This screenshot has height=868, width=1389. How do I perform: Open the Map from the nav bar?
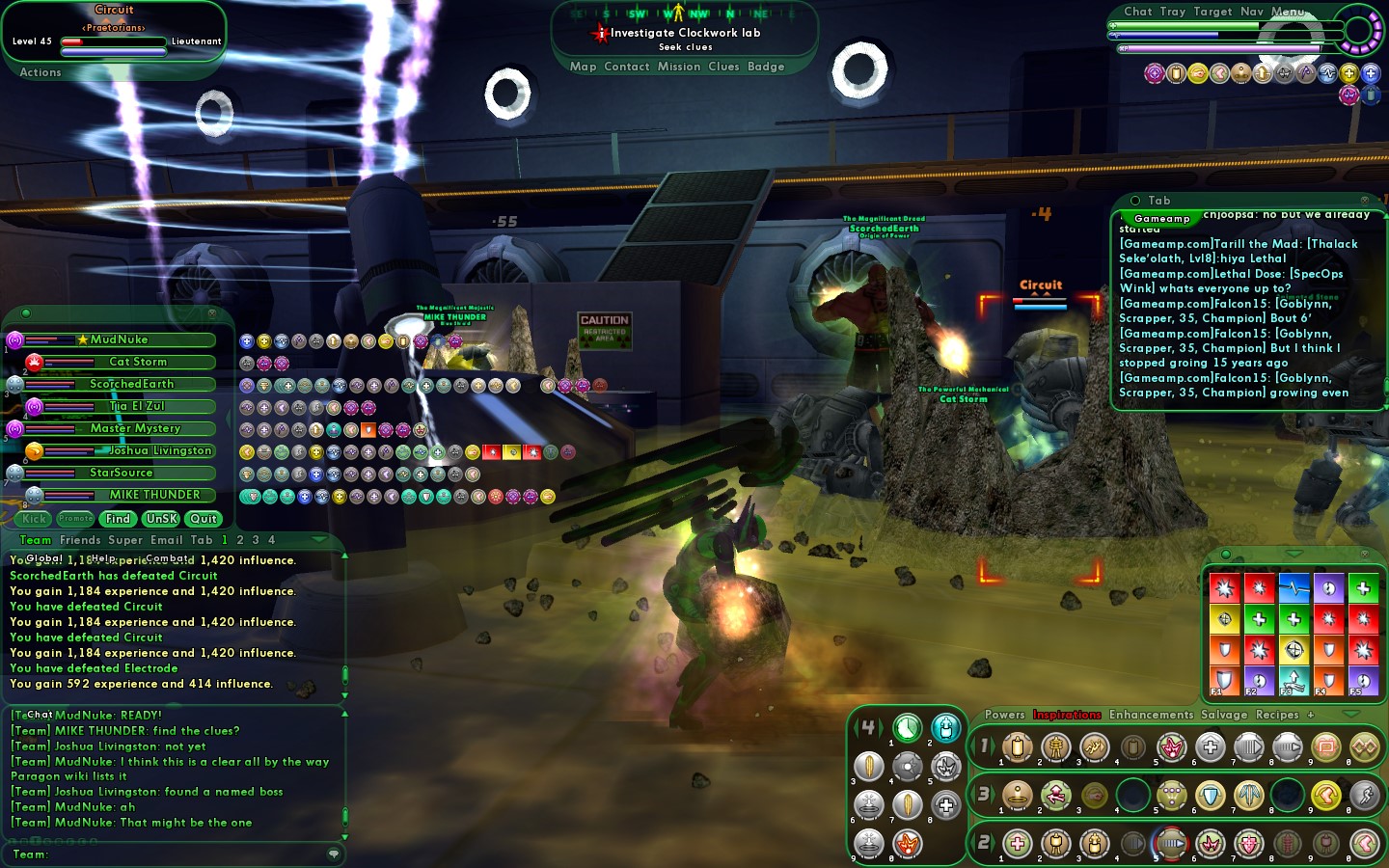point(583,67)
